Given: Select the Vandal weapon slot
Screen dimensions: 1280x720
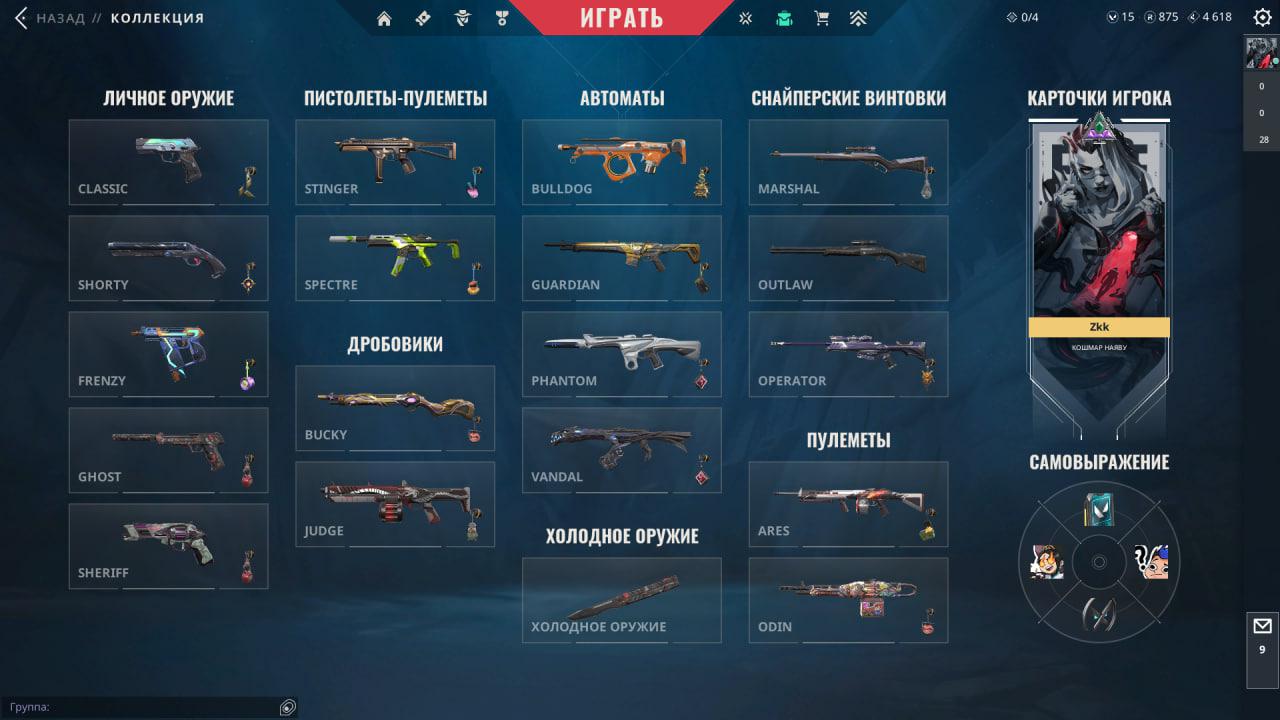Looking at the screenshot, I should (x=621, y=450).
